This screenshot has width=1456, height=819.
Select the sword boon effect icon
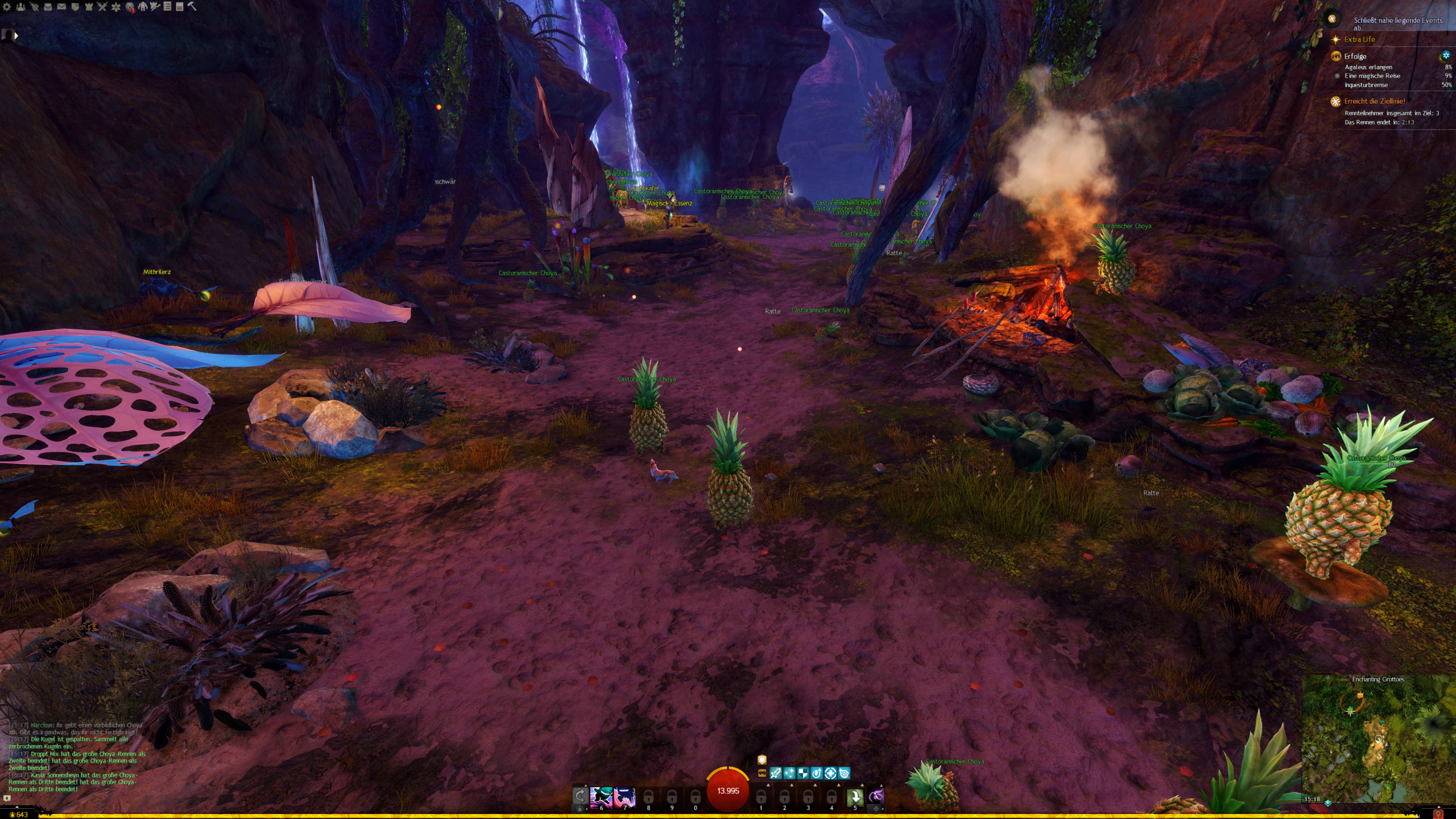(775, 773)
